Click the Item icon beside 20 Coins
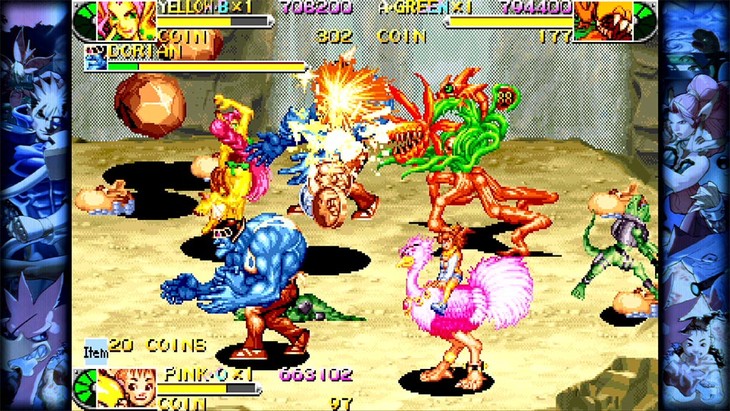Image resolution: width=730 pixels, height=411 pixels. click(96, 349)
